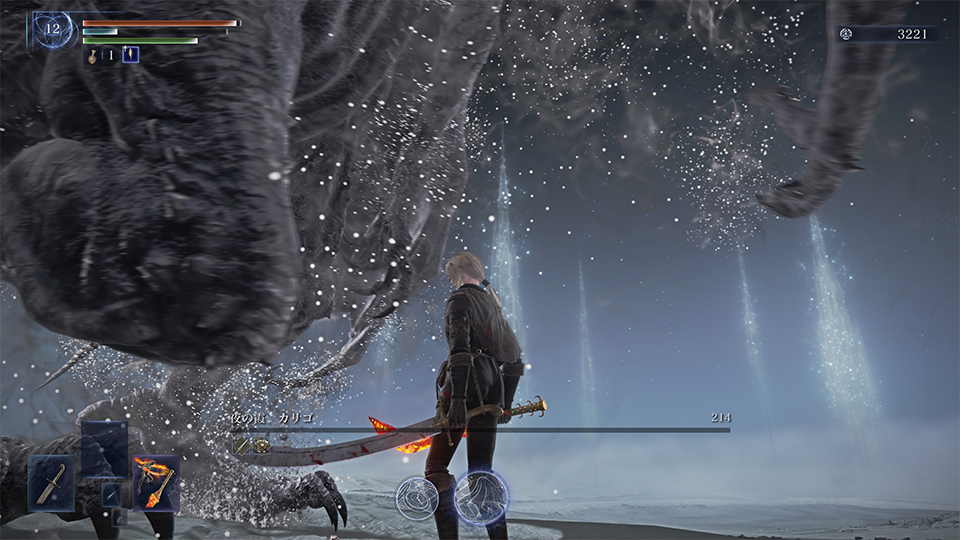The width and height of the screenshot is (960, 540).
Task: Use the healing flask icon
Action: 91,56
